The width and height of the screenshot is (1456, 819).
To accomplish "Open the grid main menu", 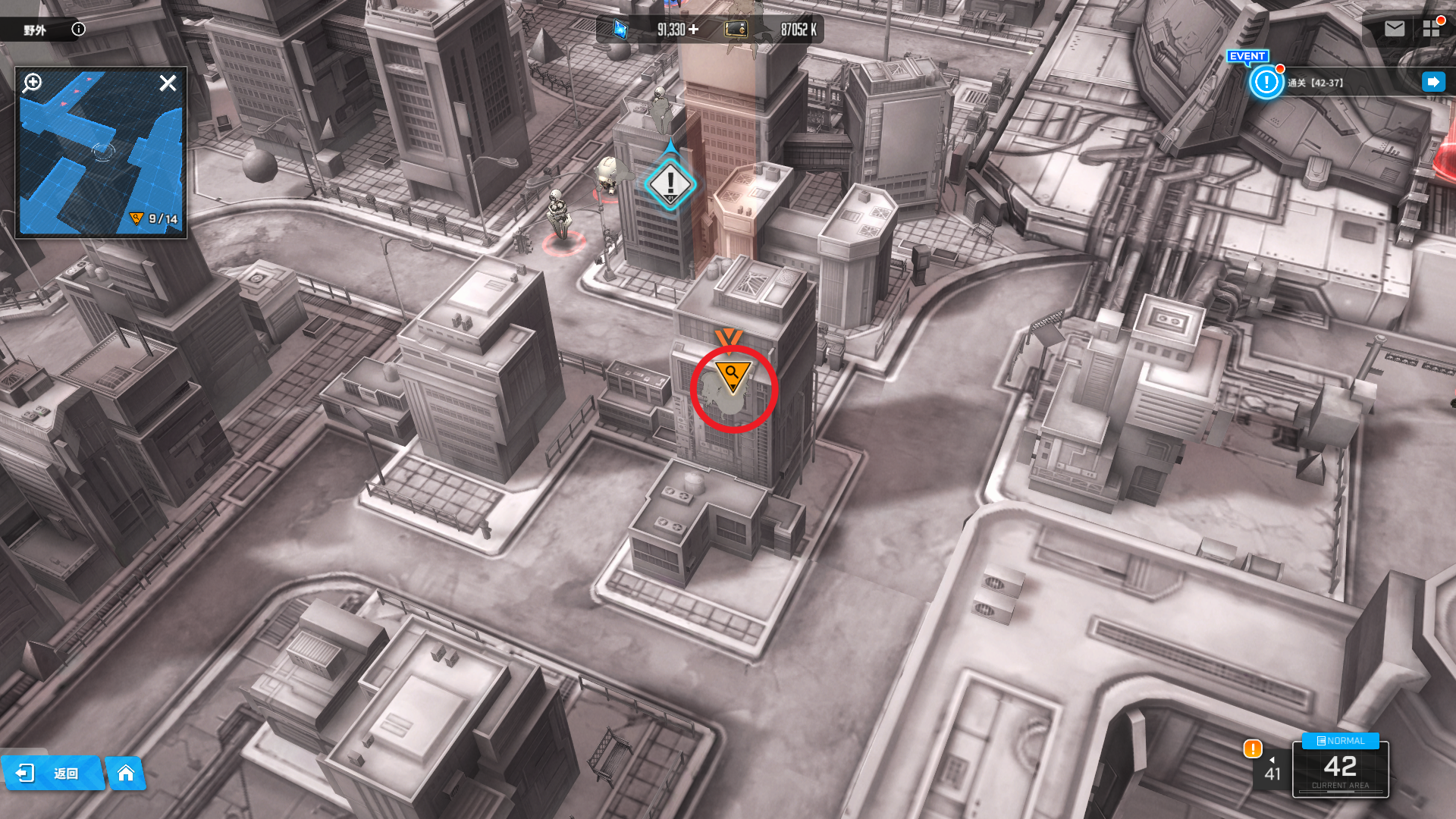I will click(1431, 29).
